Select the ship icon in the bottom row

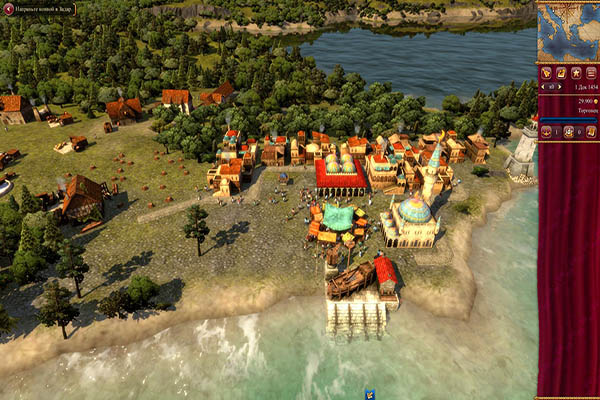[547, 132]
